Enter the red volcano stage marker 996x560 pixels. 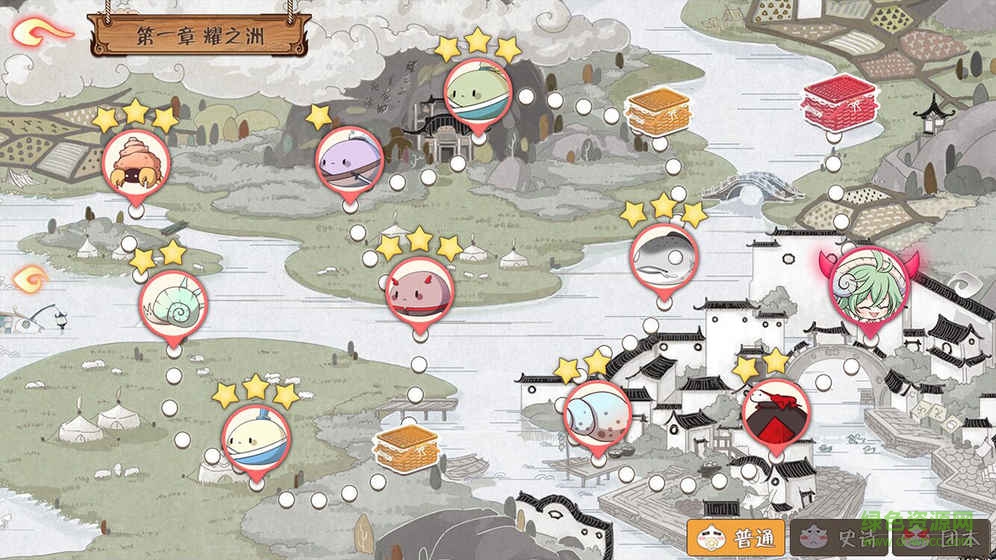(776, 411)
